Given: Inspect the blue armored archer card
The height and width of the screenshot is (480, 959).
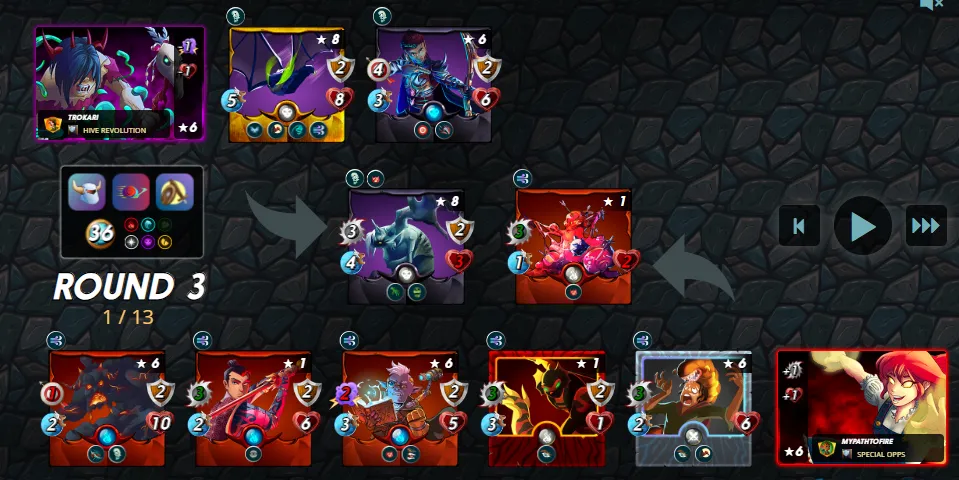Looking at the screenshot, I should pos(434,85).
